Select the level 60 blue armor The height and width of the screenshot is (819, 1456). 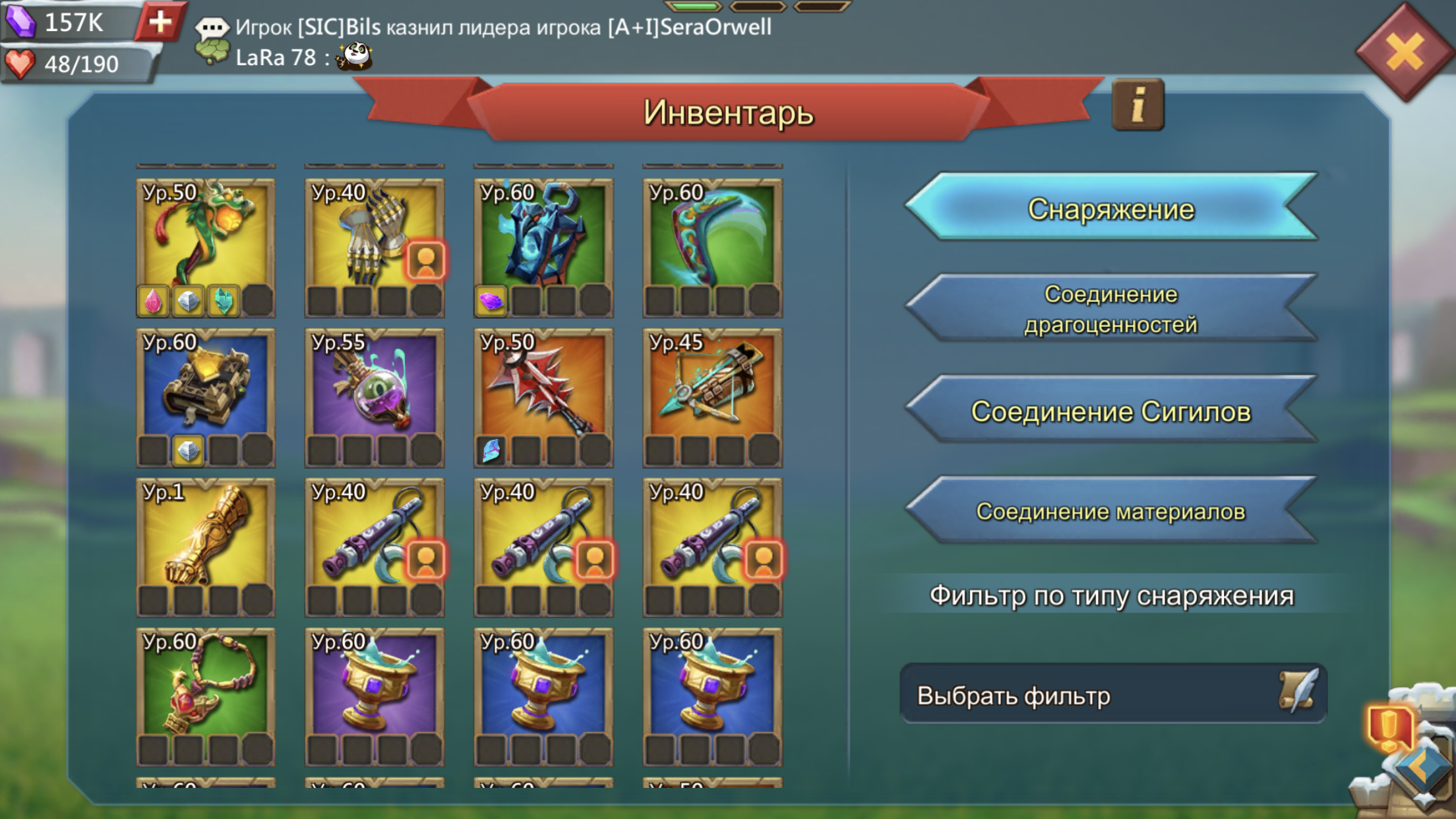click(x=543, y=237)
